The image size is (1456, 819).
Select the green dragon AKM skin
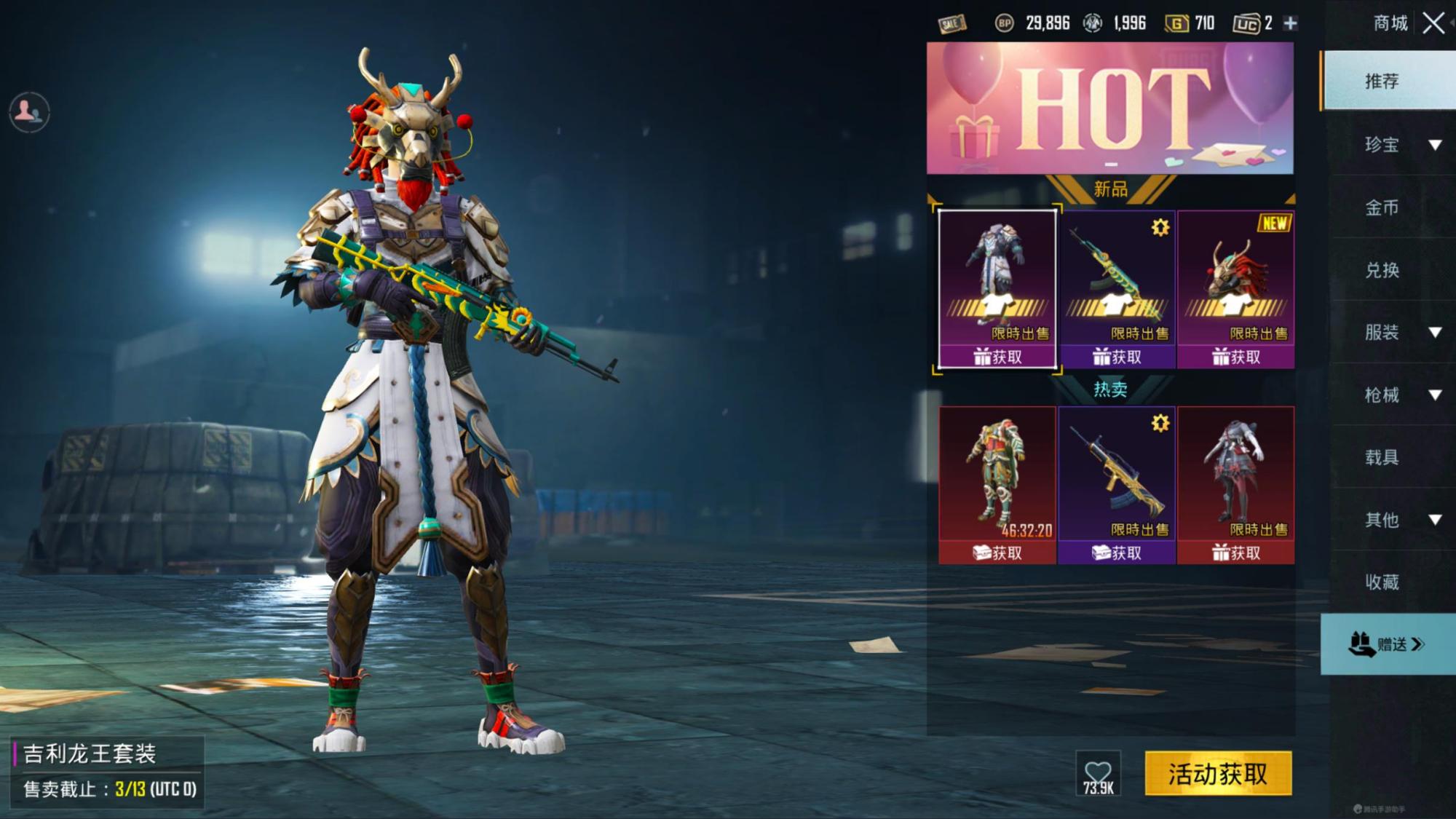point(1117,288)
